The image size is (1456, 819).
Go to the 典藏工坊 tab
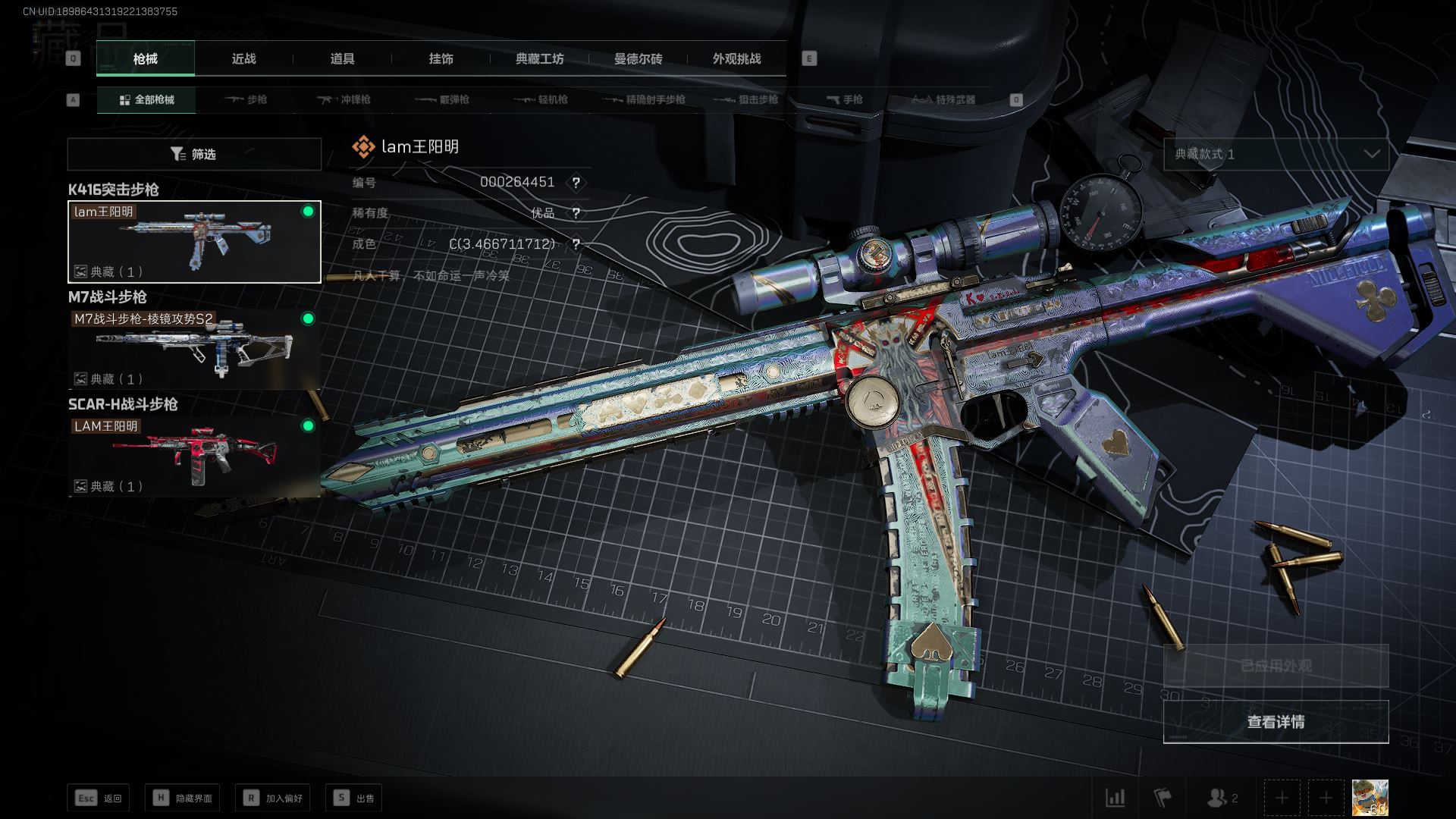(x=539, y=58)
